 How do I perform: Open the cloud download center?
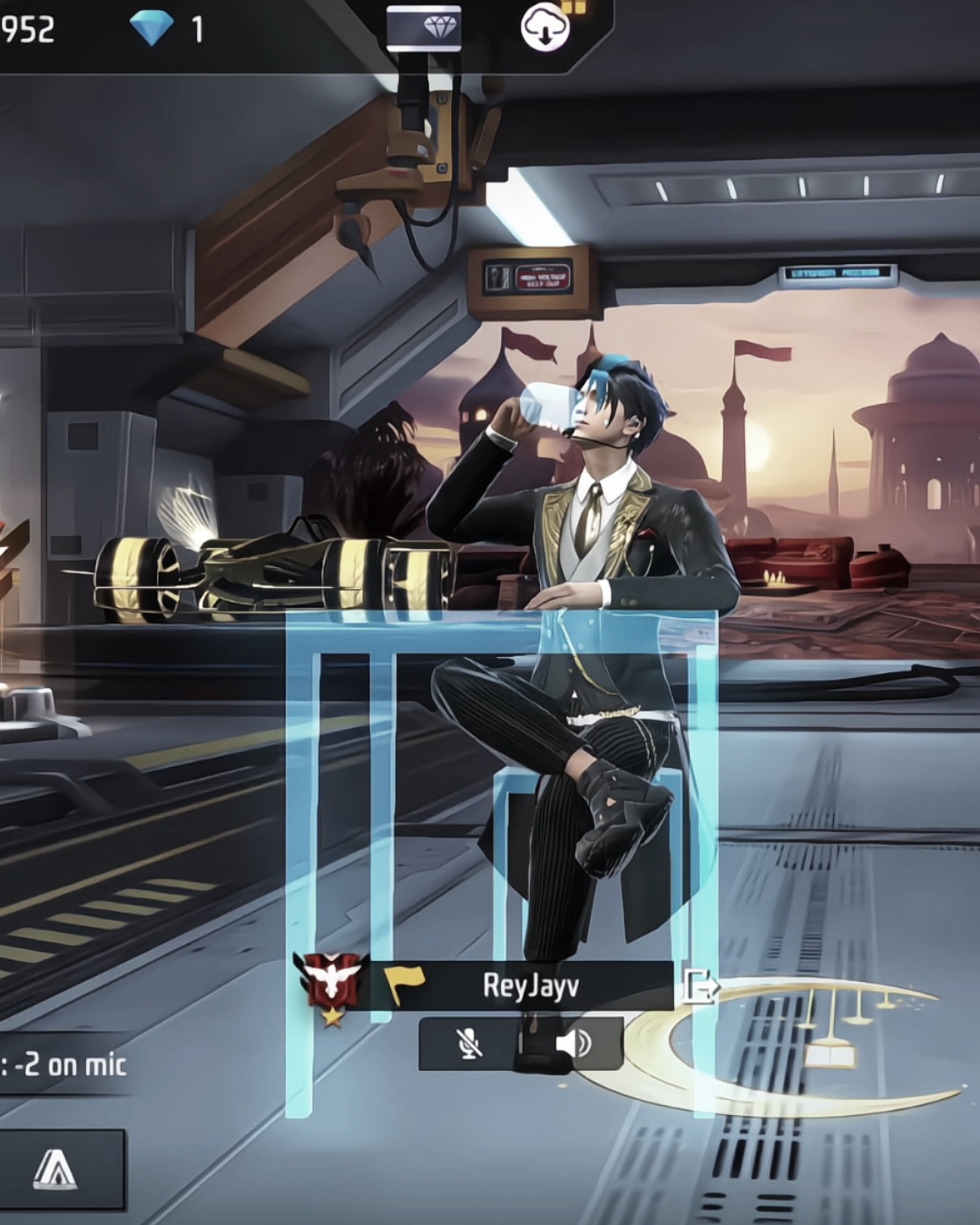544,28
